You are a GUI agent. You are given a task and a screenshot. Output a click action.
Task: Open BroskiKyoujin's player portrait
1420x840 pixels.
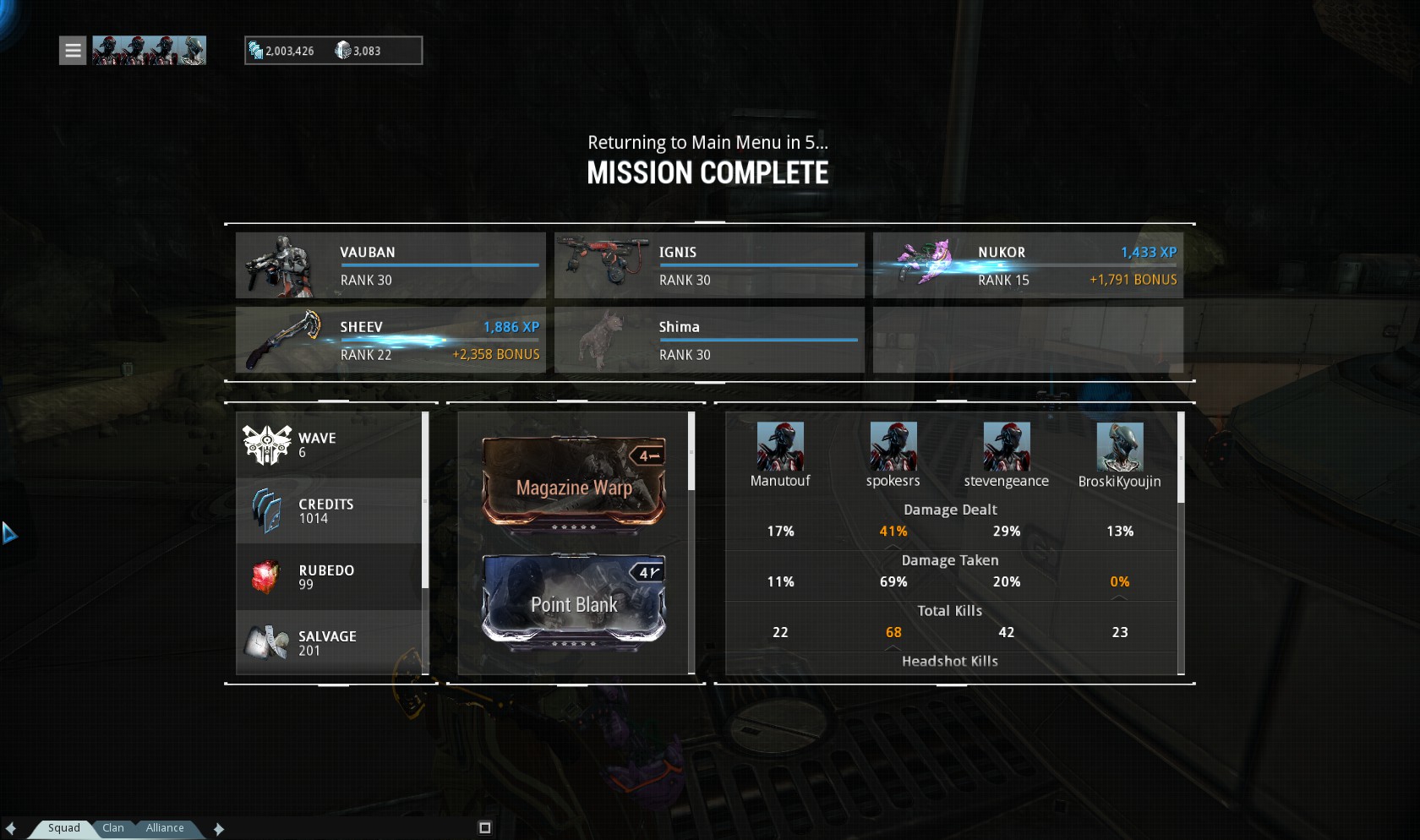[1119, 446]
